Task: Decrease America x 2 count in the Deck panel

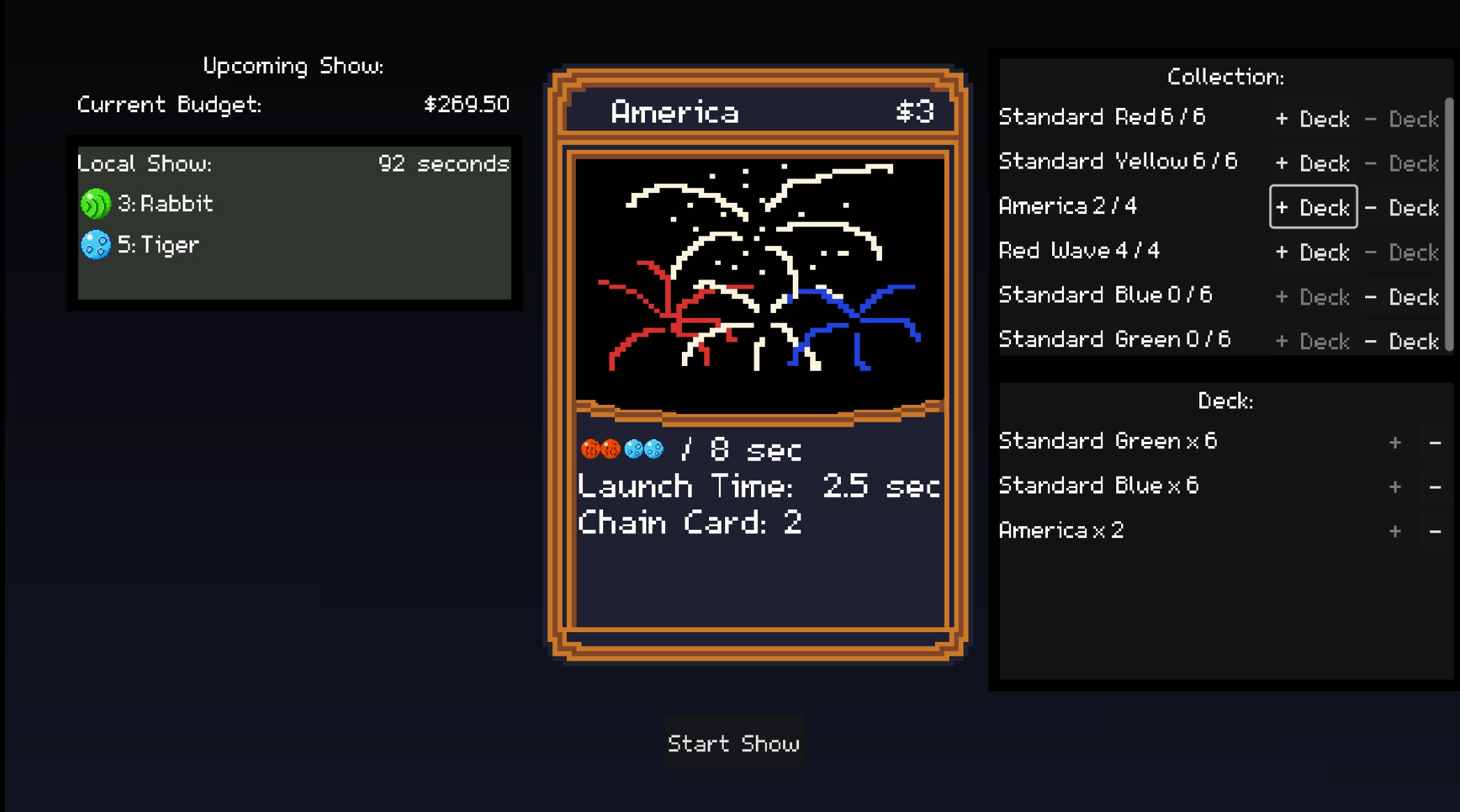Action: 1434,530
